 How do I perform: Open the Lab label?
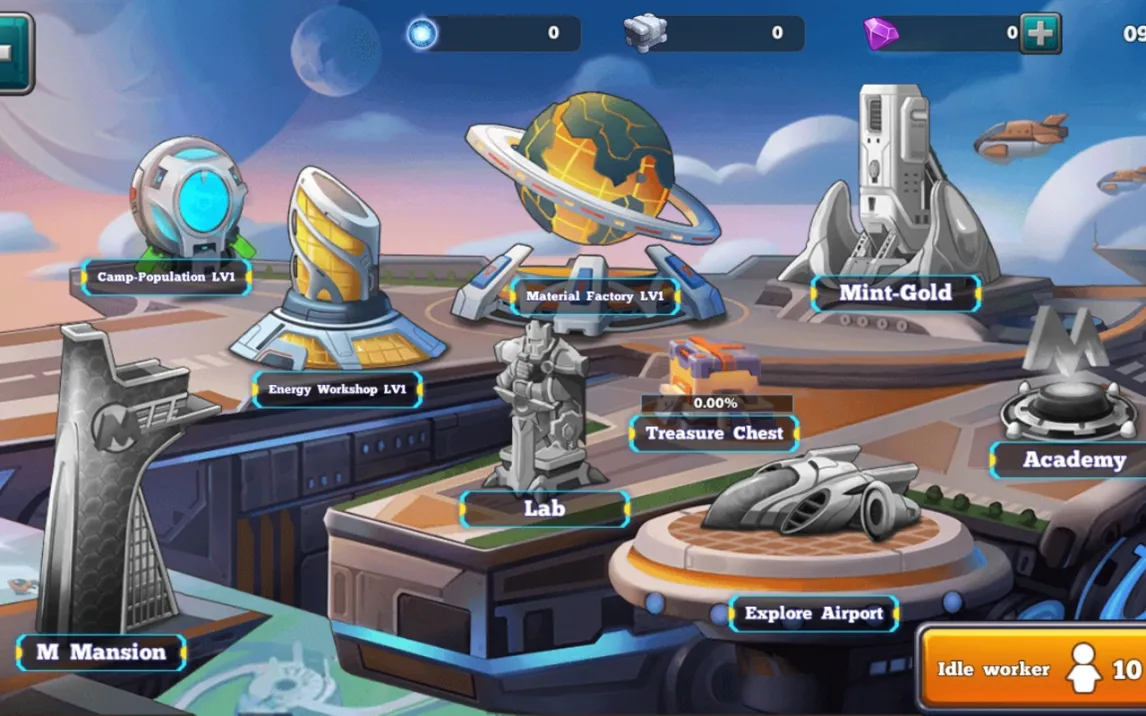pyautogui.click(x=545, y=508)
